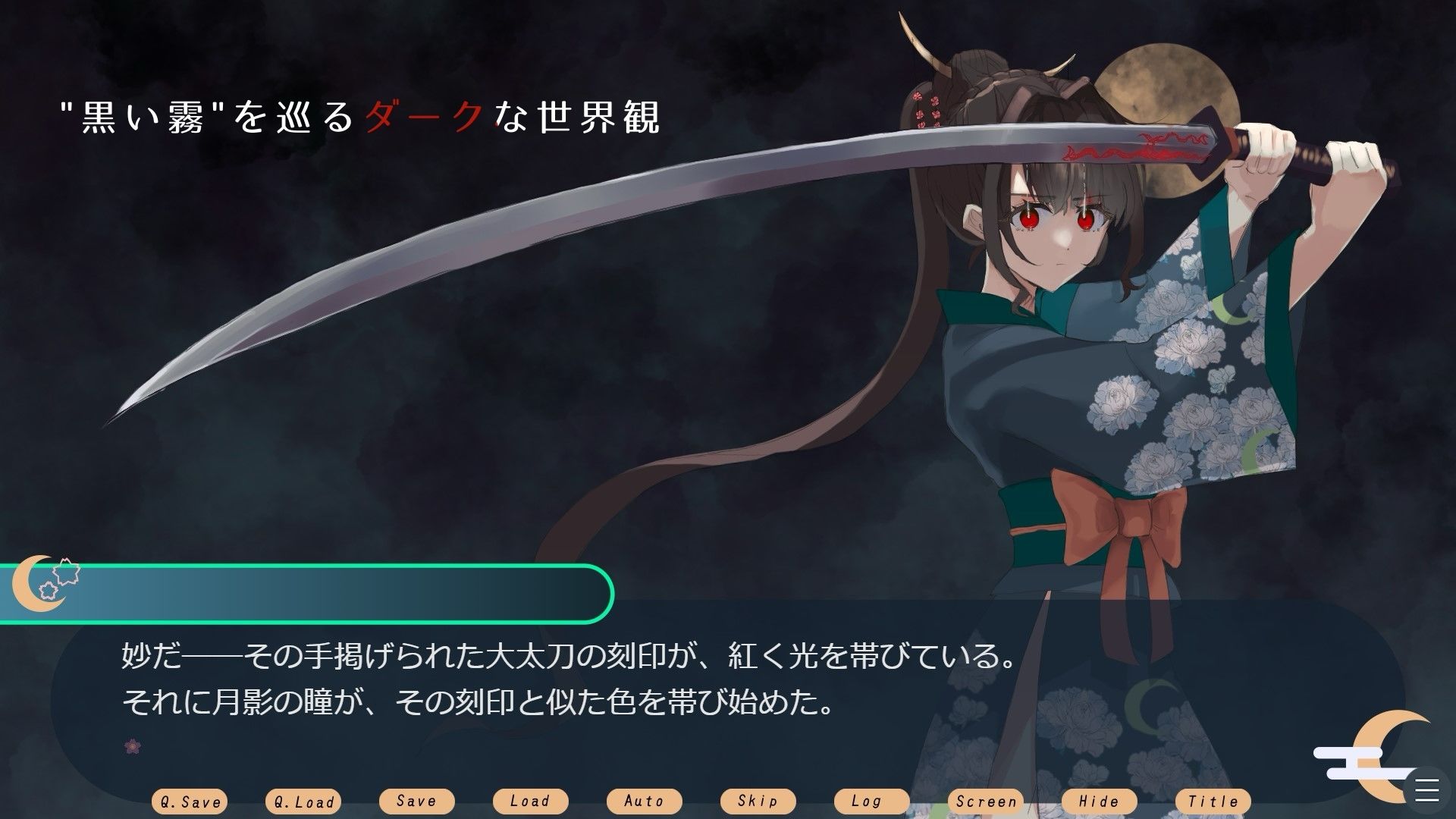This screenshot has width=1456, height=819.
Task: Enable Auto mode for text playback
Action: click(644, 801)
